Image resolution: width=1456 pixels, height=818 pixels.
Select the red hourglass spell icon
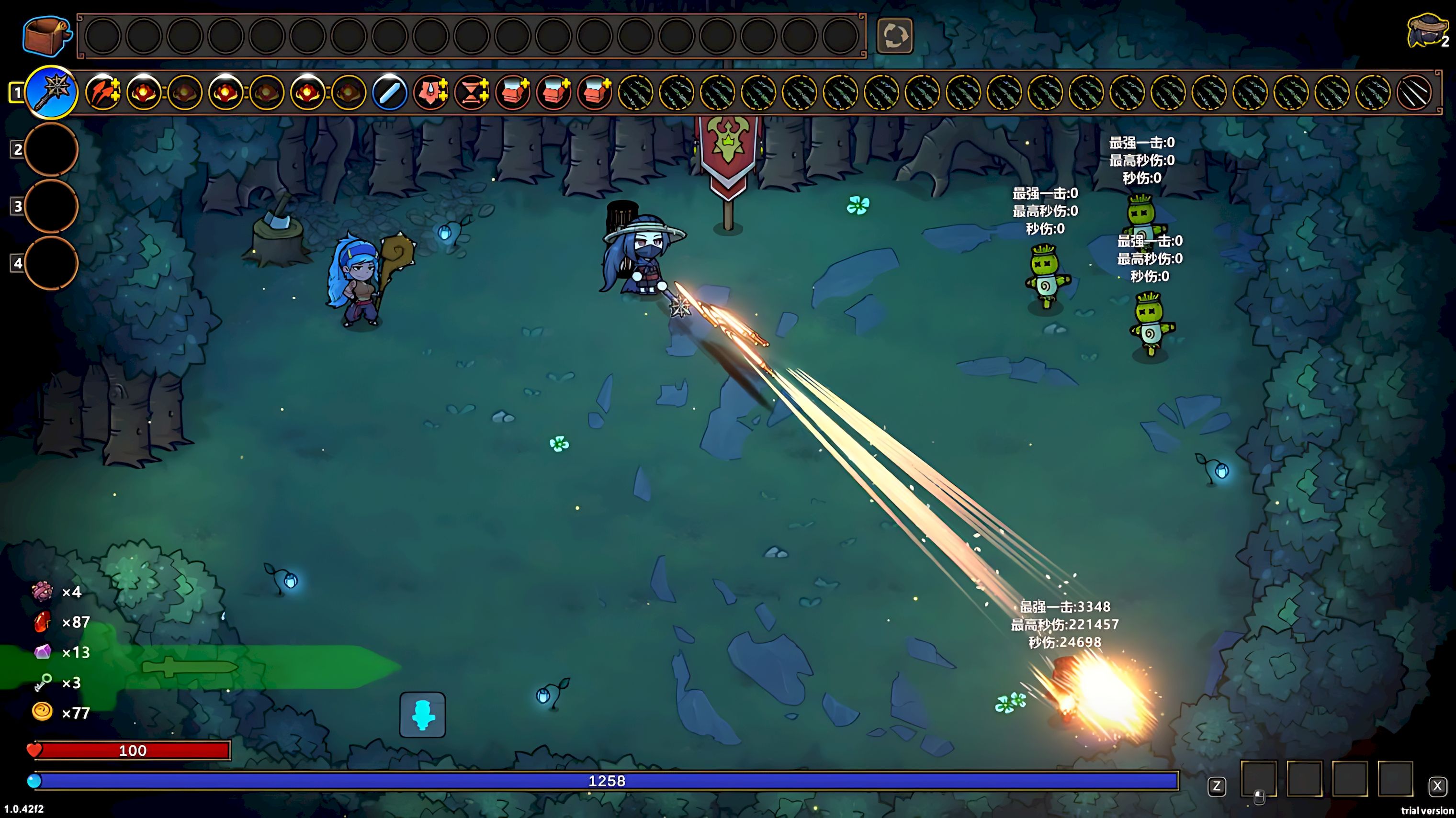click(472, 92)
